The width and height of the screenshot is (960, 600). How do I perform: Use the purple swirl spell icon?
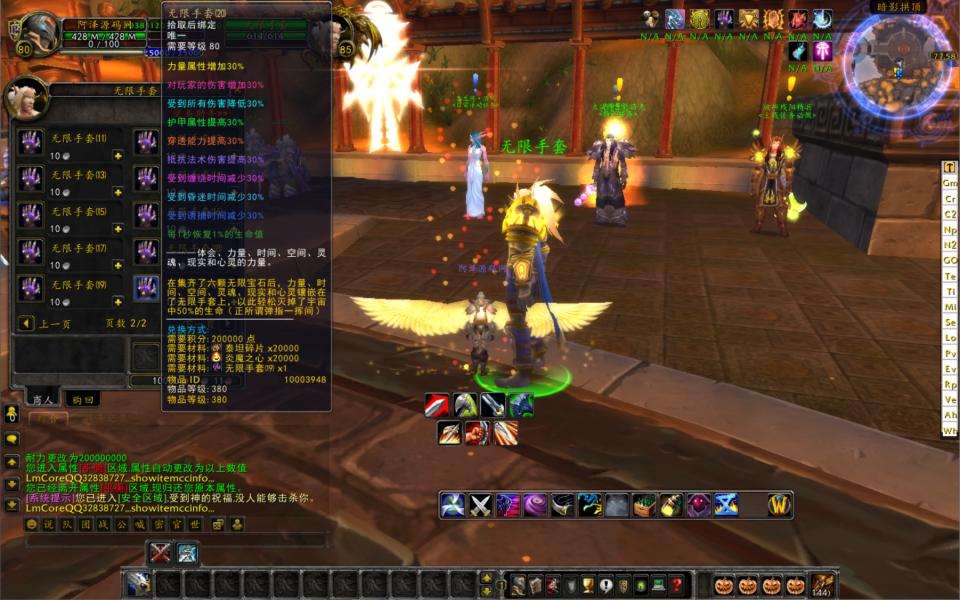point(535,506)
